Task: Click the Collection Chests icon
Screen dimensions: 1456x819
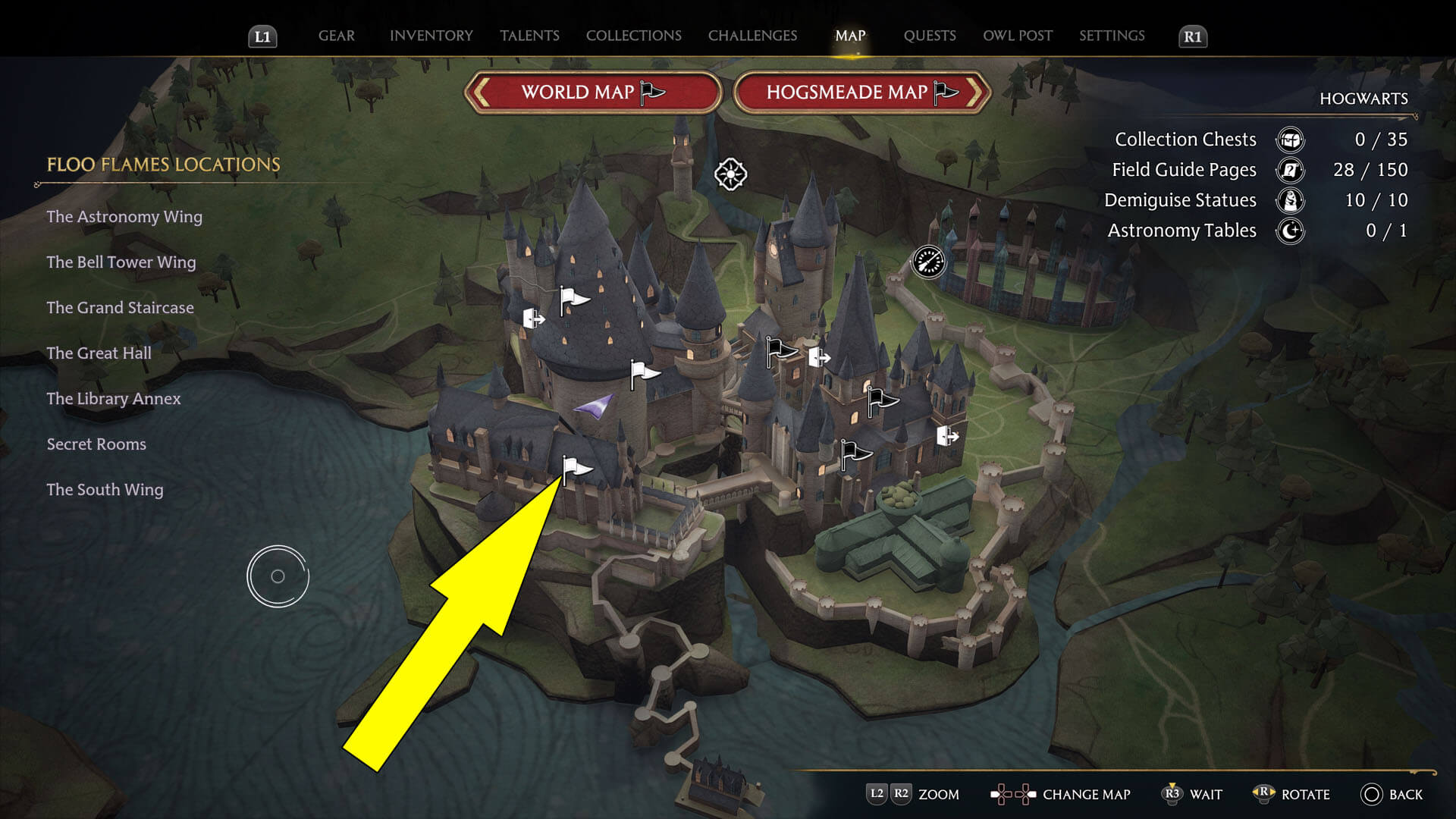Action: 1289,140
